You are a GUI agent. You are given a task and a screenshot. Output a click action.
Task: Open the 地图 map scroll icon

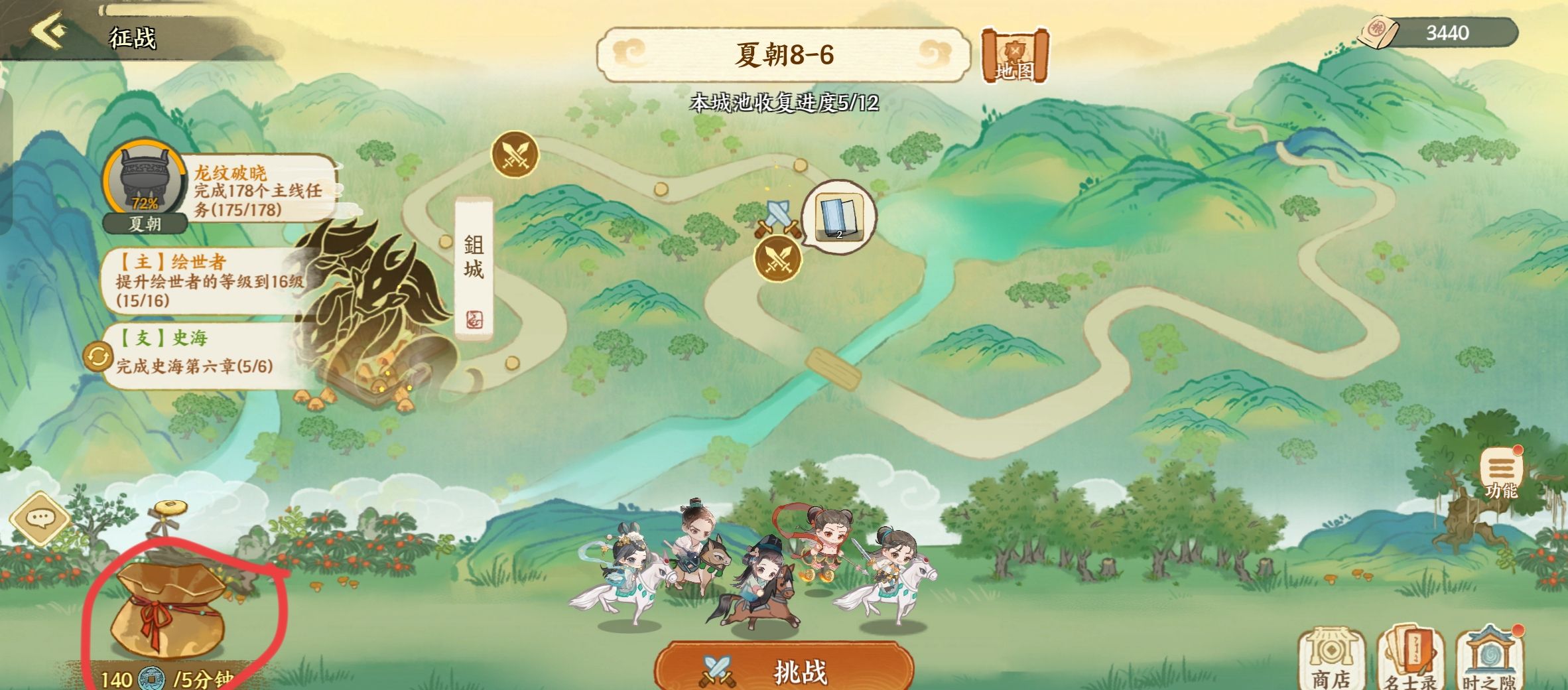[x=1015, y=56]
